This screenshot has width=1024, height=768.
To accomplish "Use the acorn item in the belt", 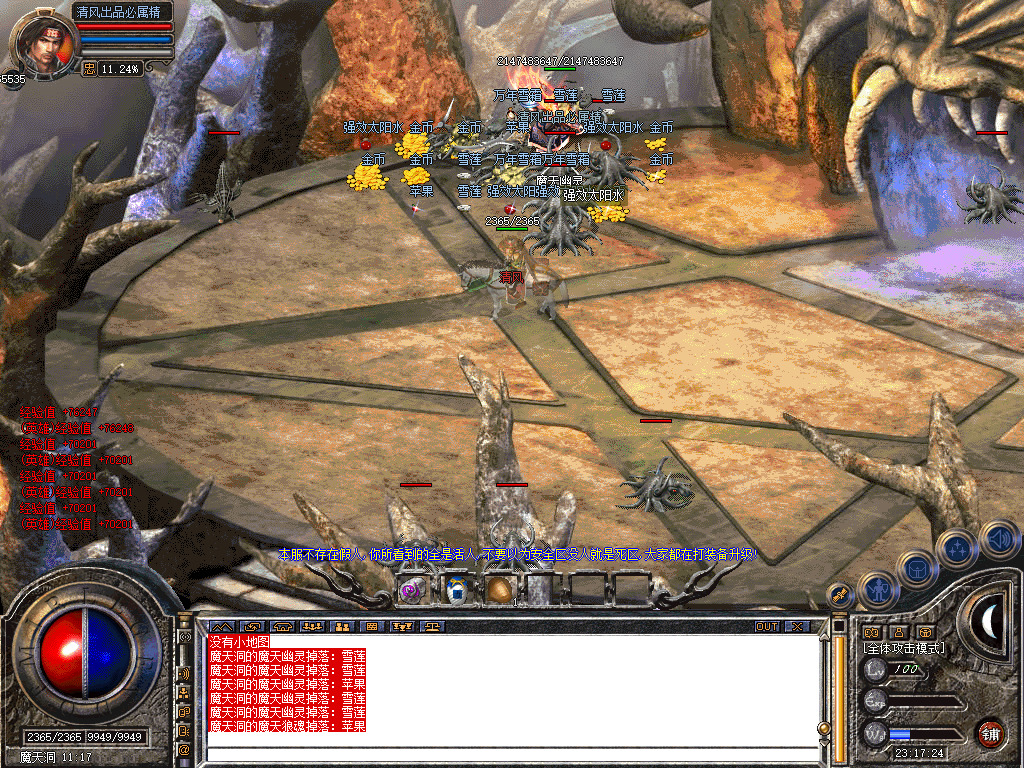I will click(497, 590).
